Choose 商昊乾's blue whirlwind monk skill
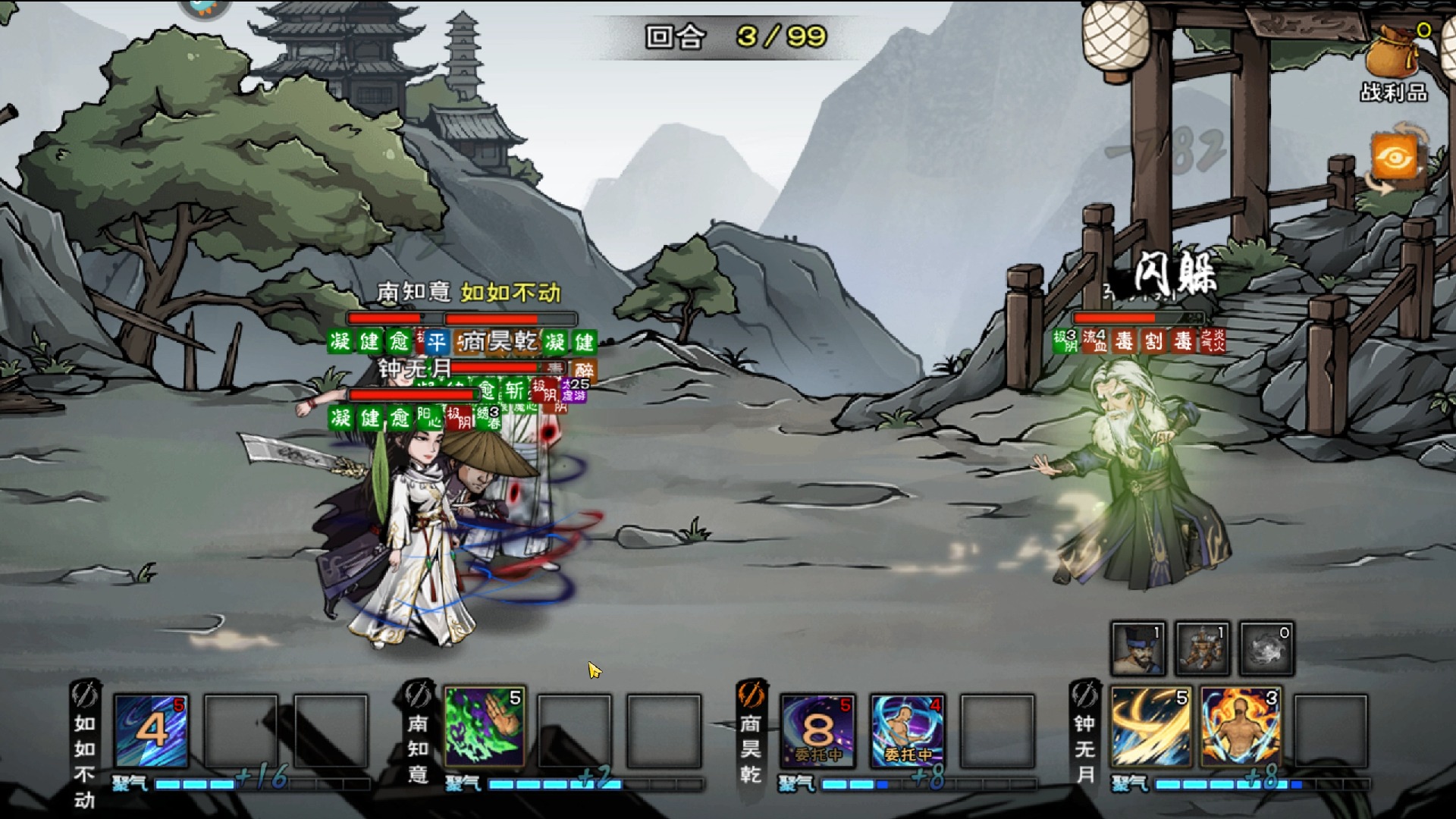The height and width of the screenshot is (819, 1456). coord(908,731)
